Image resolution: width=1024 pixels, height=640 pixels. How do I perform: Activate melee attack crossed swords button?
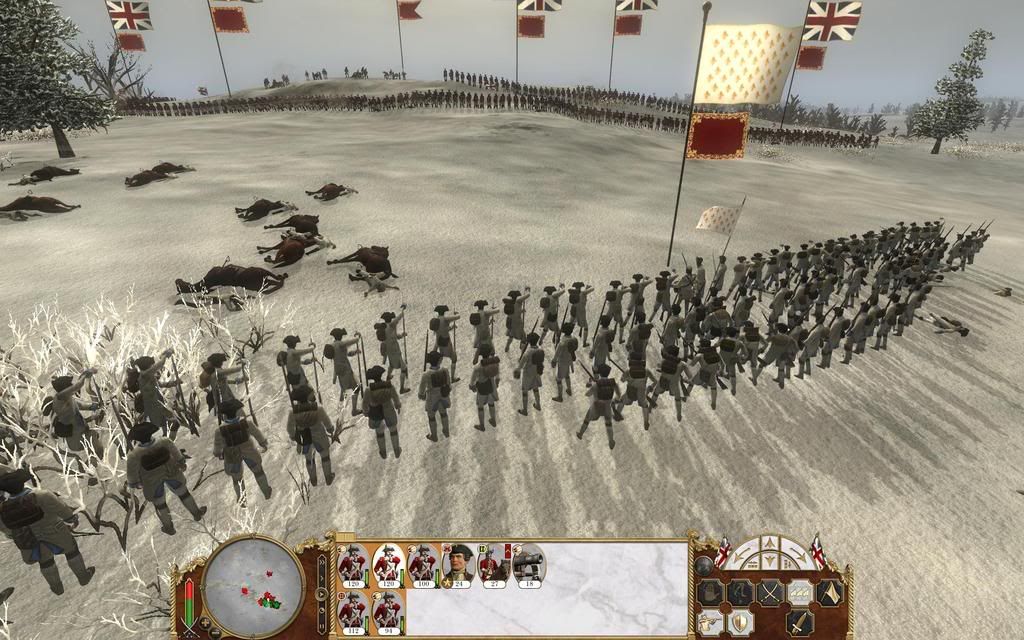tap(770, 592)
